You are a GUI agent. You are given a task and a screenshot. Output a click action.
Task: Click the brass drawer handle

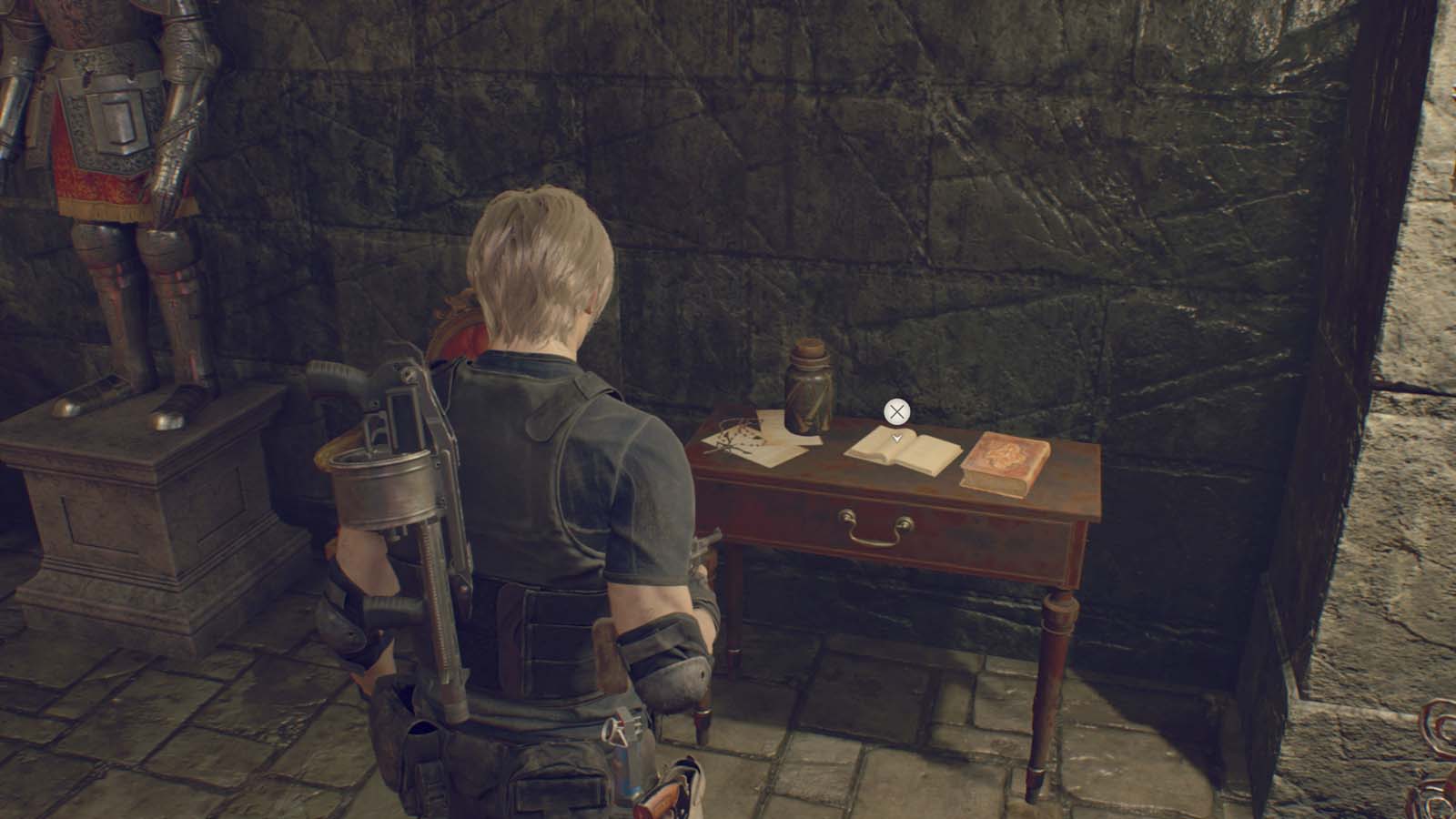878,528
